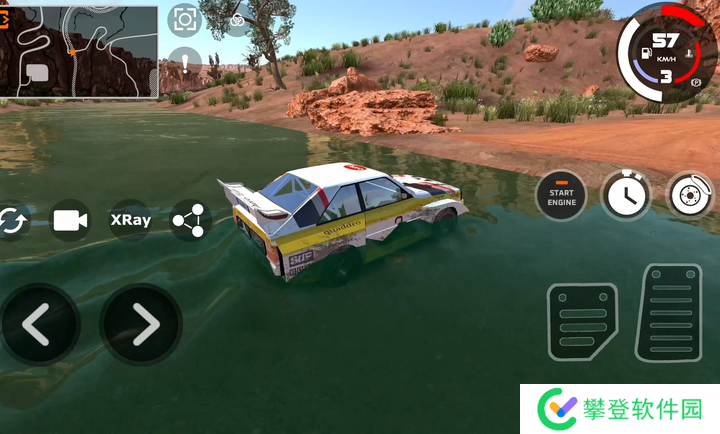Toggle the XRay view
The height and width of the screenshot is (434, 720).
[x=131, y=220]
